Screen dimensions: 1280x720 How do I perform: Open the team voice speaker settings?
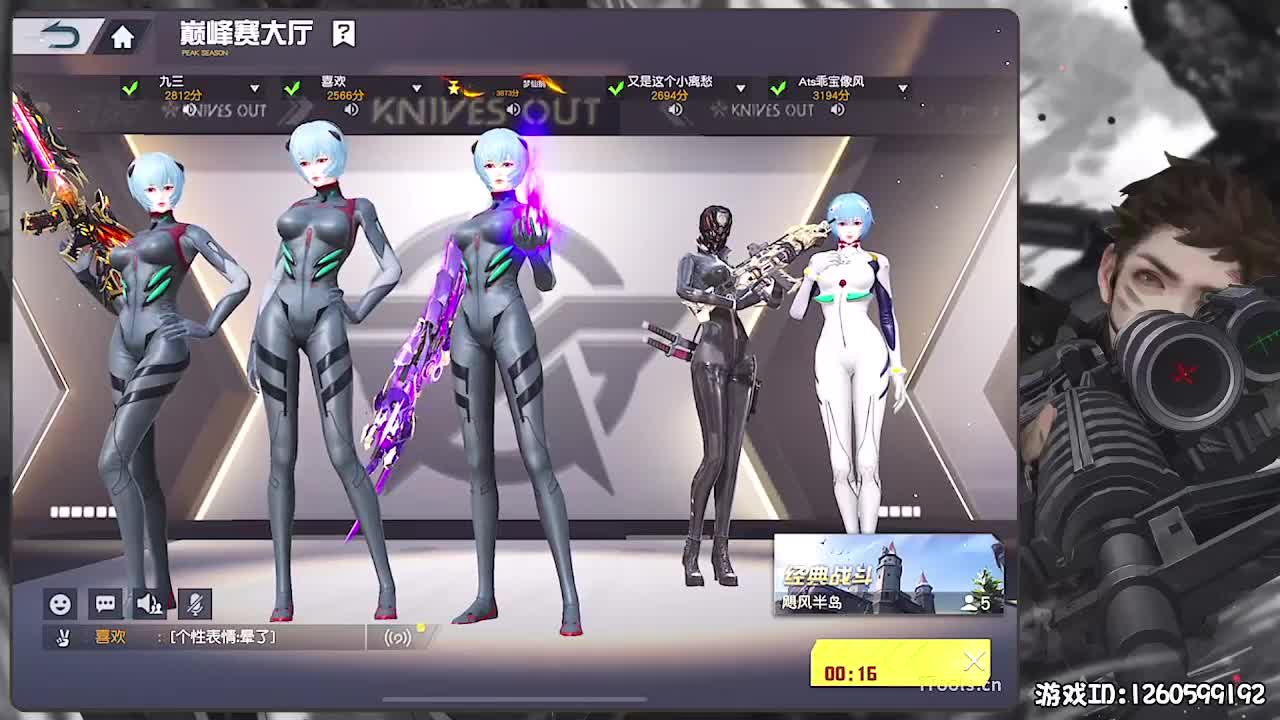pyautogui.click(x=150, y=603)
